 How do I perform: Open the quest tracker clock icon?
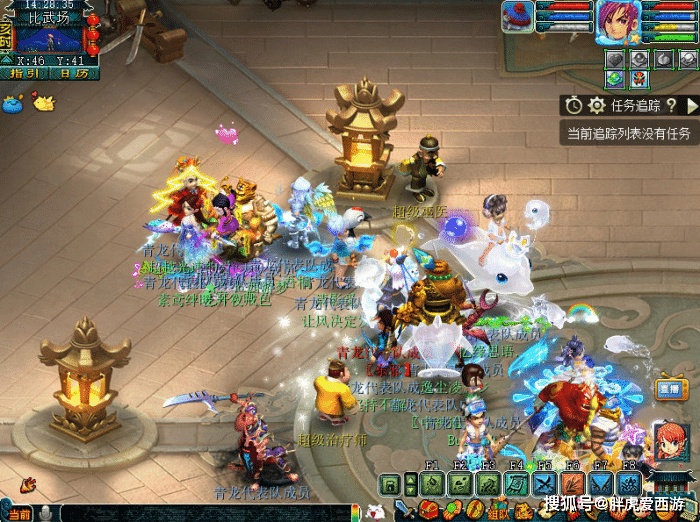(x=573, y=105)
